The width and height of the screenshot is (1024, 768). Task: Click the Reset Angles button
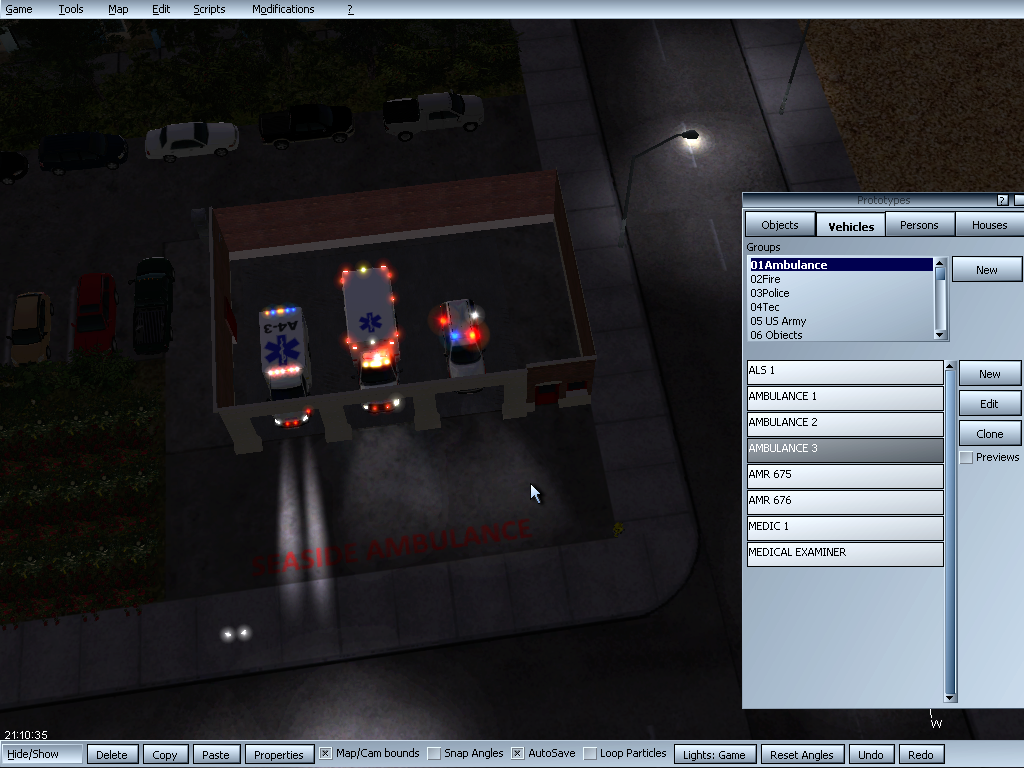802,755
